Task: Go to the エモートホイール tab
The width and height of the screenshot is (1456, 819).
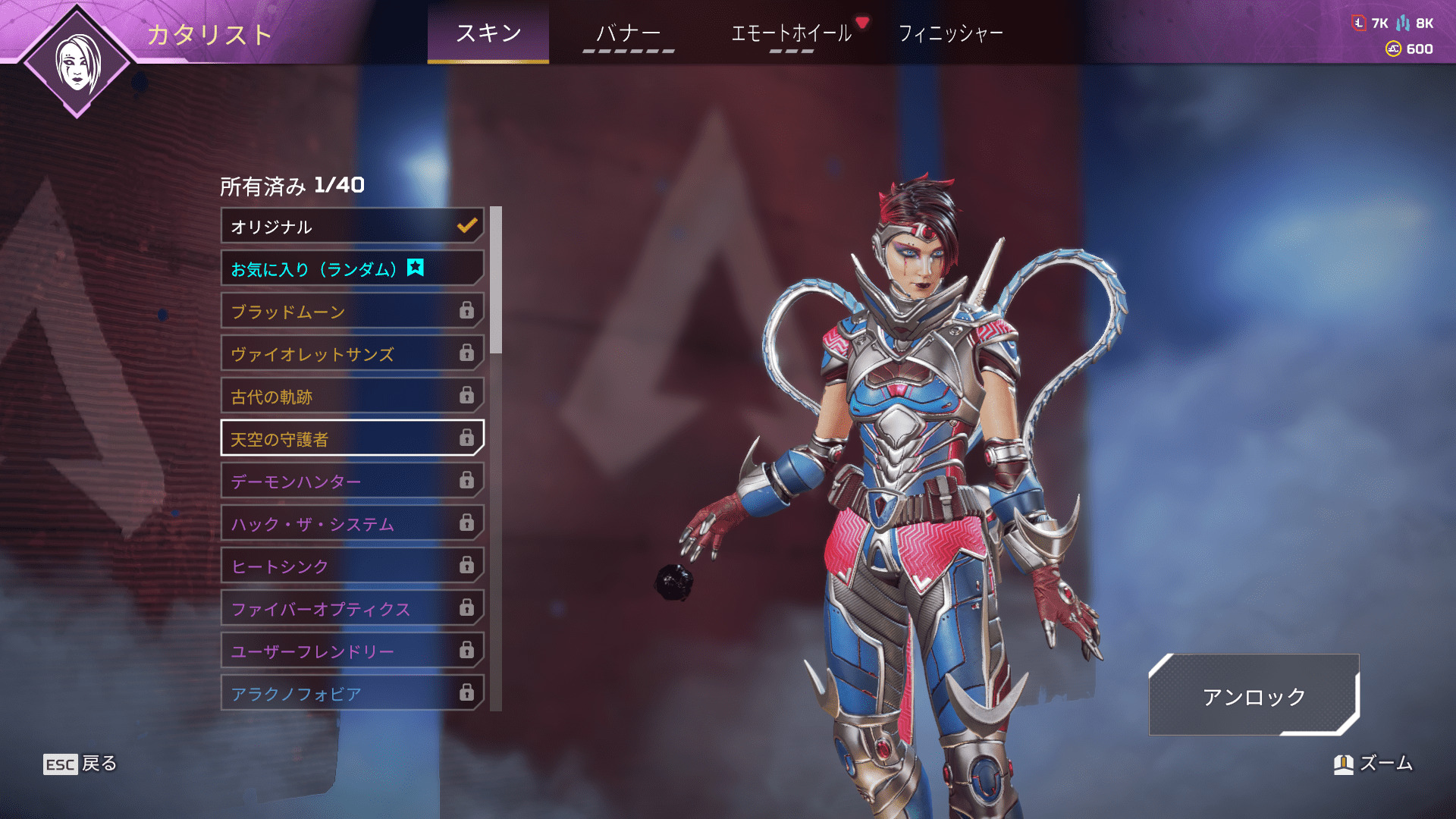Action: (x=791, y=33)
